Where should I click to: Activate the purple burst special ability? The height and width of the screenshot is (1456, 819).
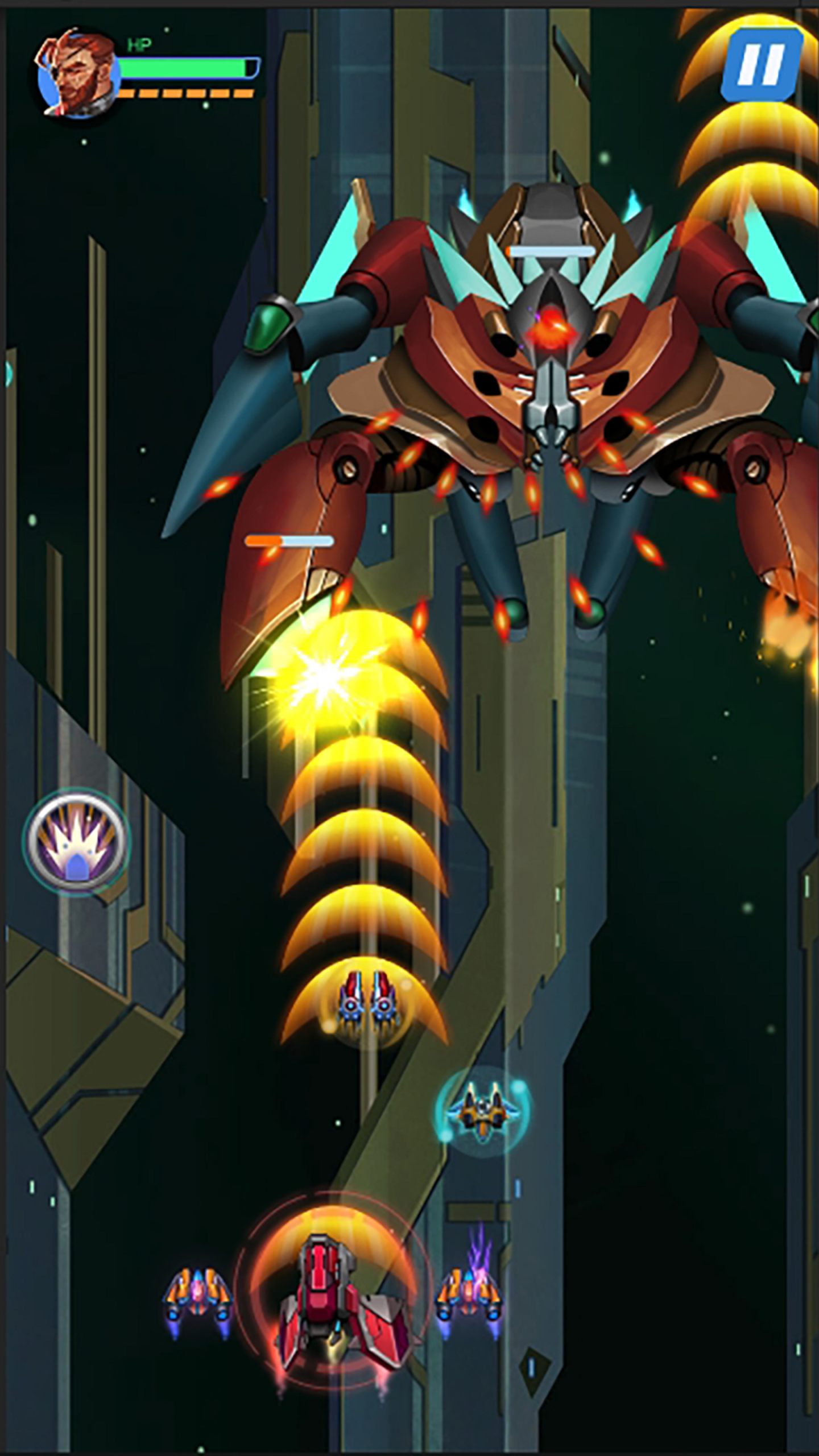click(77, 841)
